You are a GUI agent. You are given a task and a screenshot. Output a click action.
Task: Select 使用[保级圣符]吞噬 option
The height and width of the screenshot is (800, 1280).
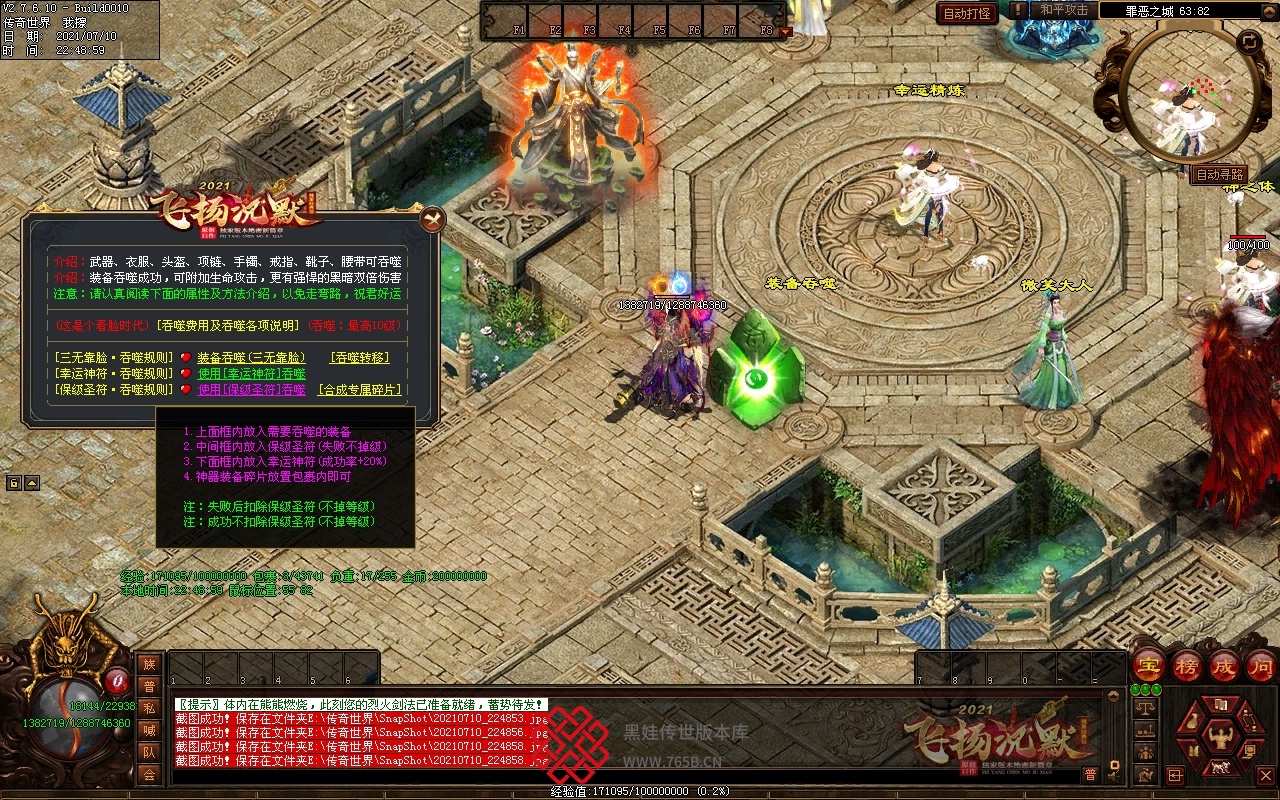(x=251, y=389)
